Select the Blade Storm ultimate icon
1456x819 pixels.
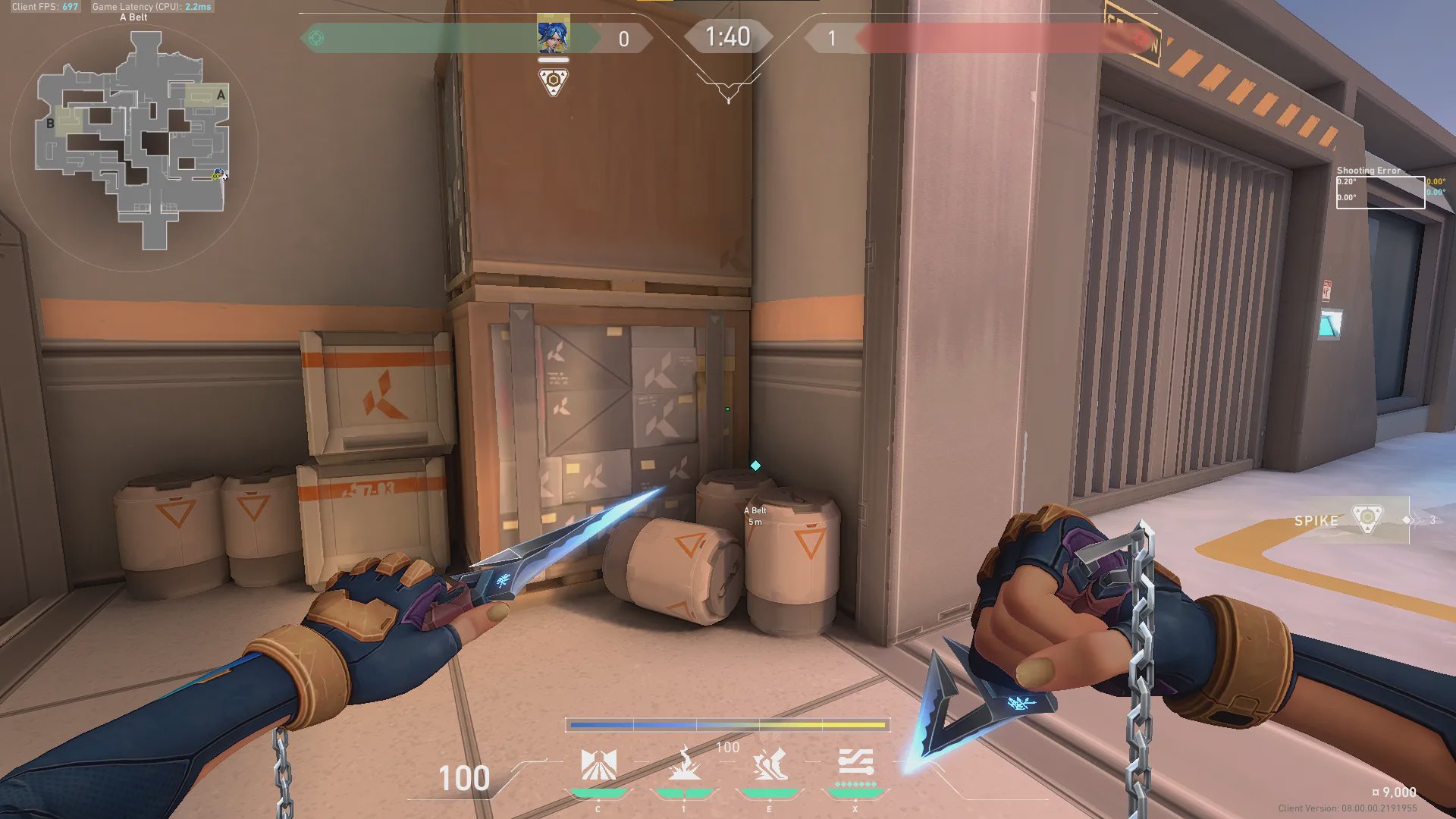point(855,763)
